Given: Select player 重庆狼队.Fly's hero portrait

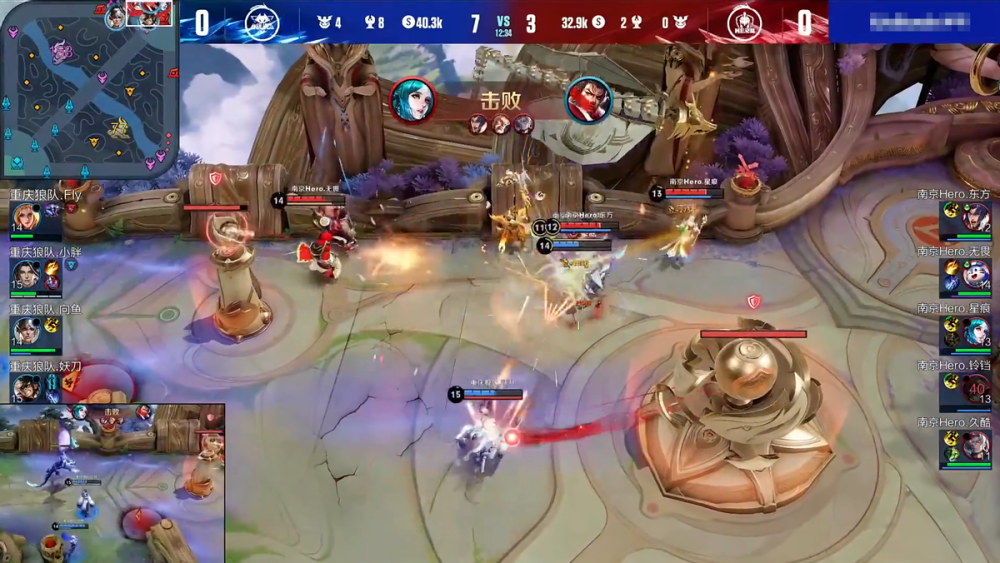Looking at the screenshot, I should click(25, 217).
